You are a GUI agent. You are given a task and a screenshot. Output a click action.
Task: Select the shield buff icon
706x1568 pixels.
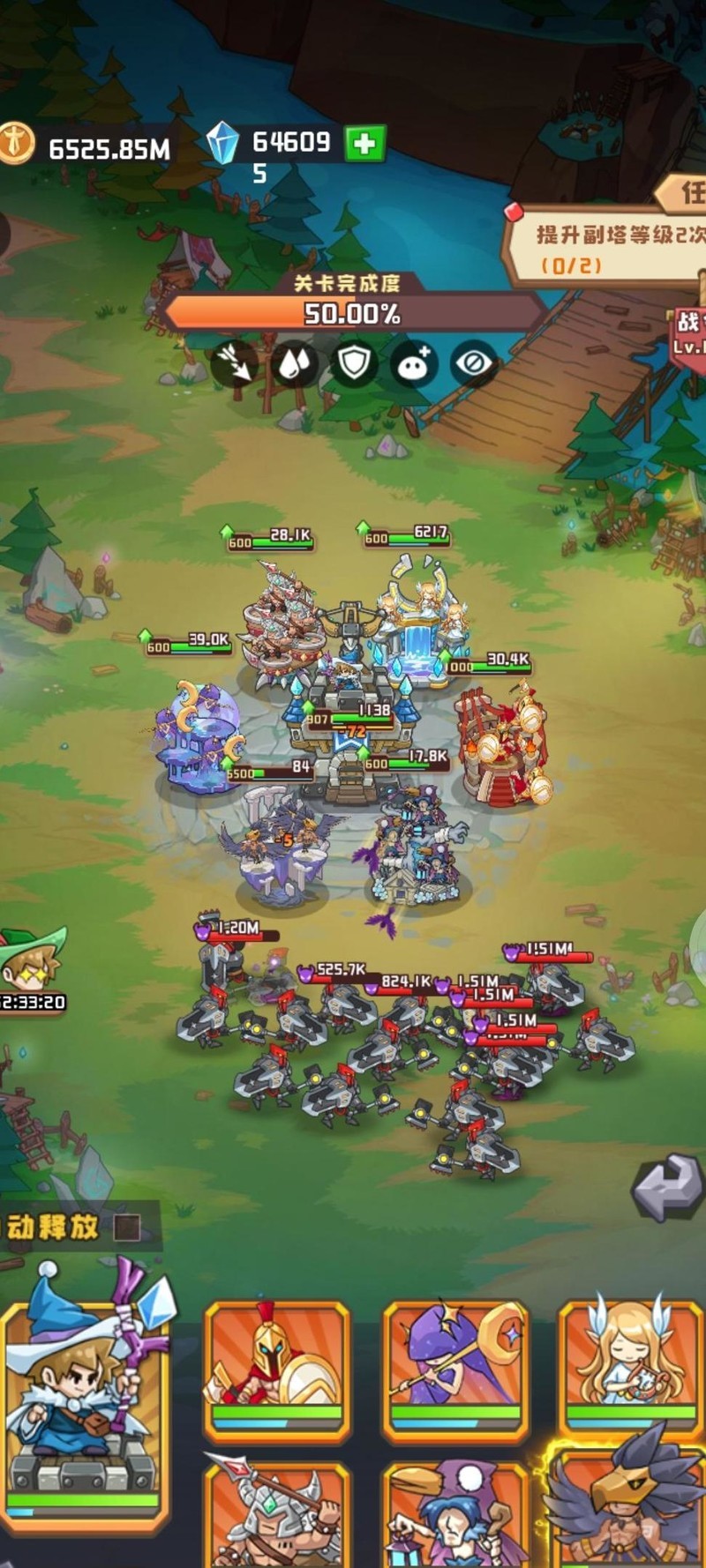coord(354,362)
